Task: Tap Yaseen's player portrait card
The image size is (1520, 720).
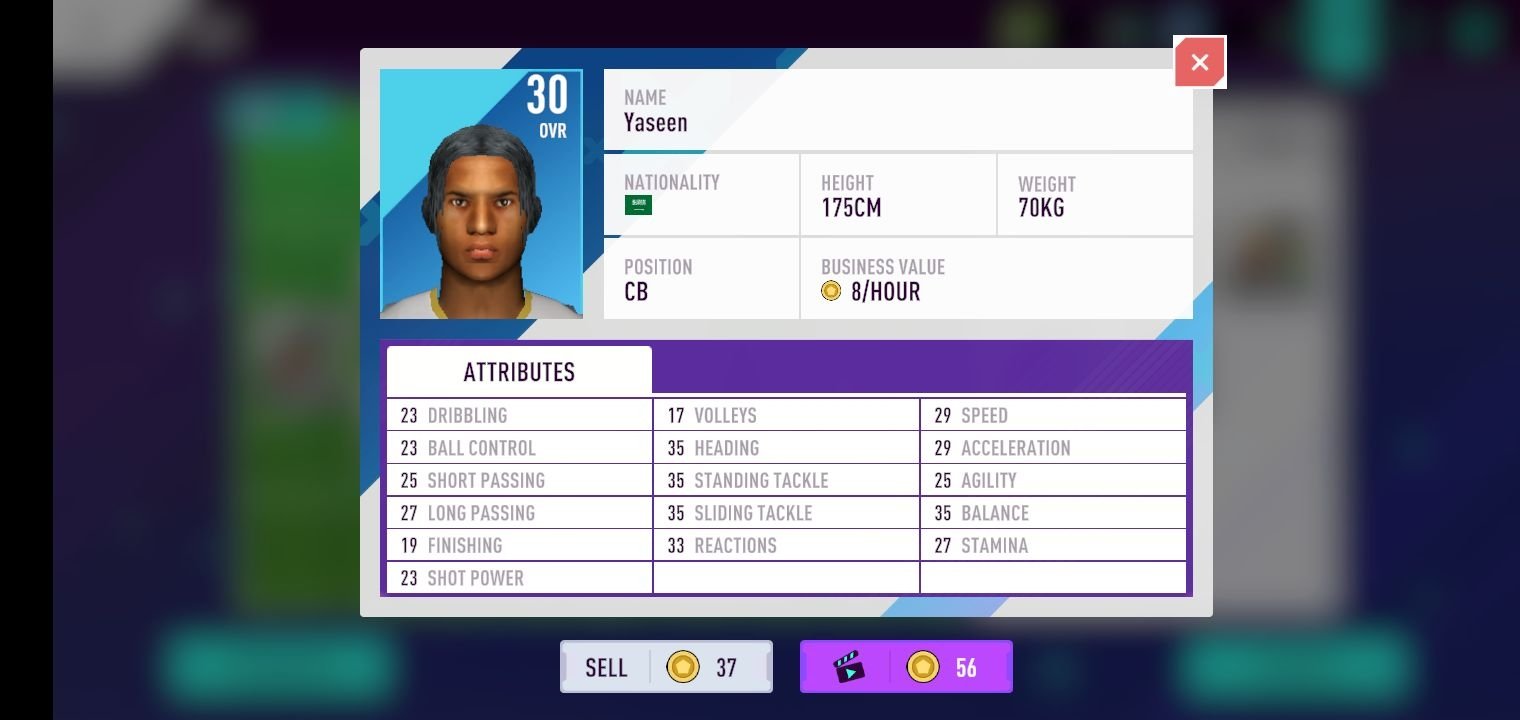Action: click(x=481, y=194)
